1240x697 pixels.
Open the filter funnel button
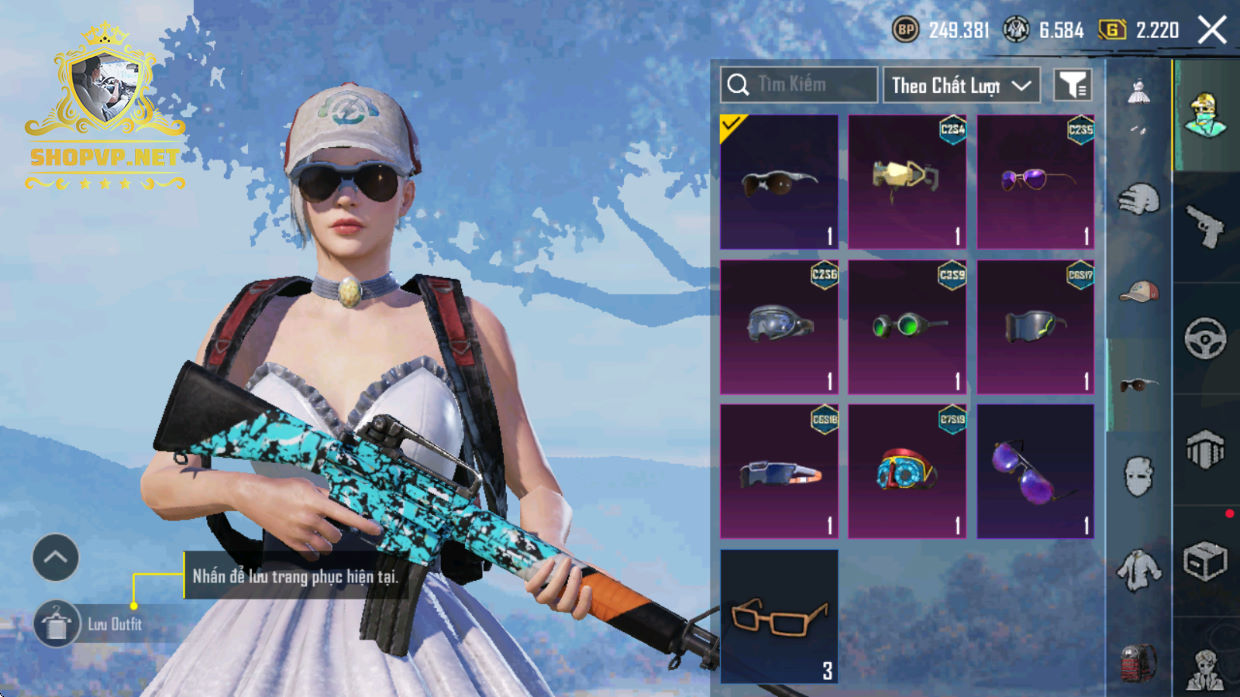pos(1073,85)
